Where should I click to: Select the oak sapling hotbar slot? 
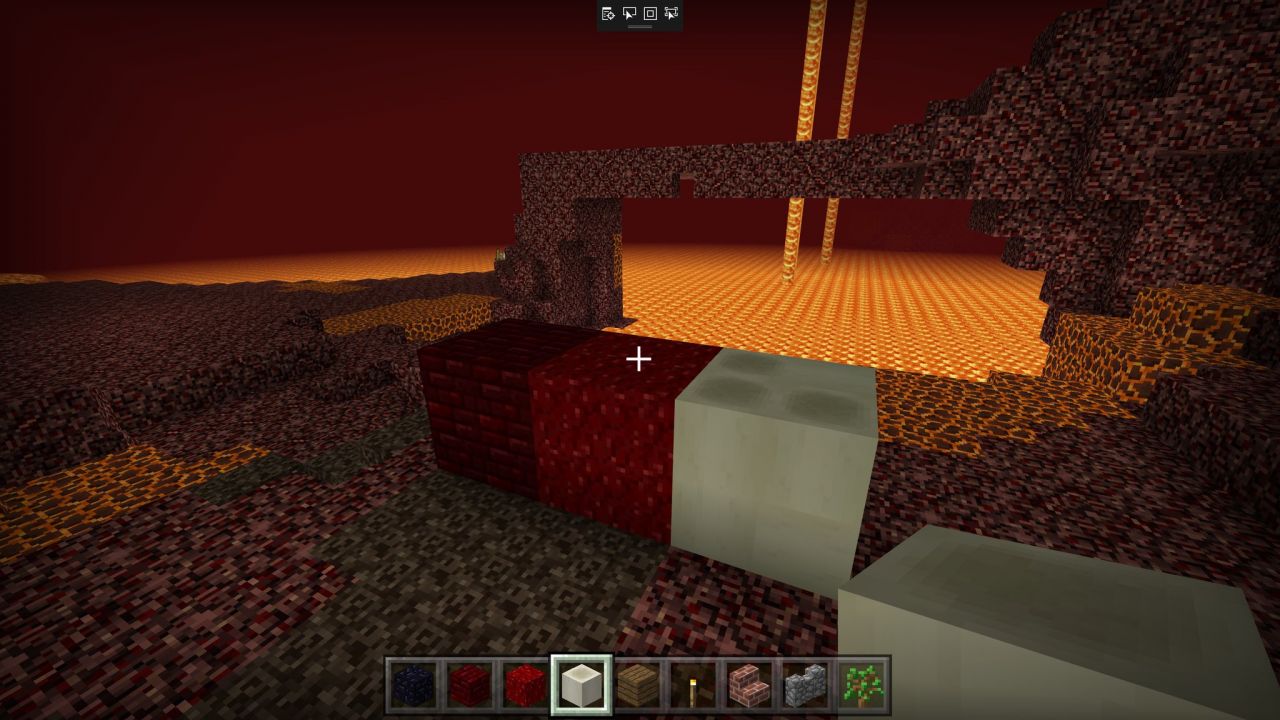pos(860,685)
